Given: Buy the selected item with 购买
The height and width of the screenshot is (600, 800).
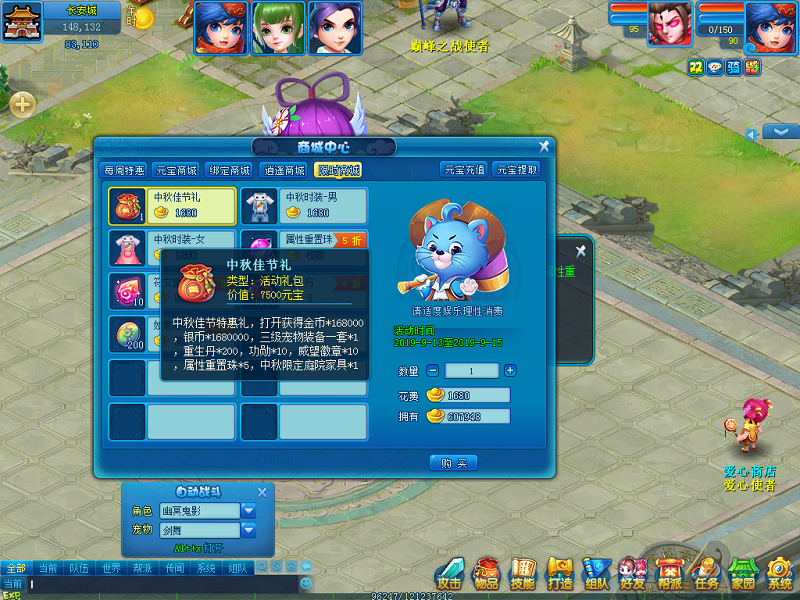Looking at the screenshot, I should 453,463.
